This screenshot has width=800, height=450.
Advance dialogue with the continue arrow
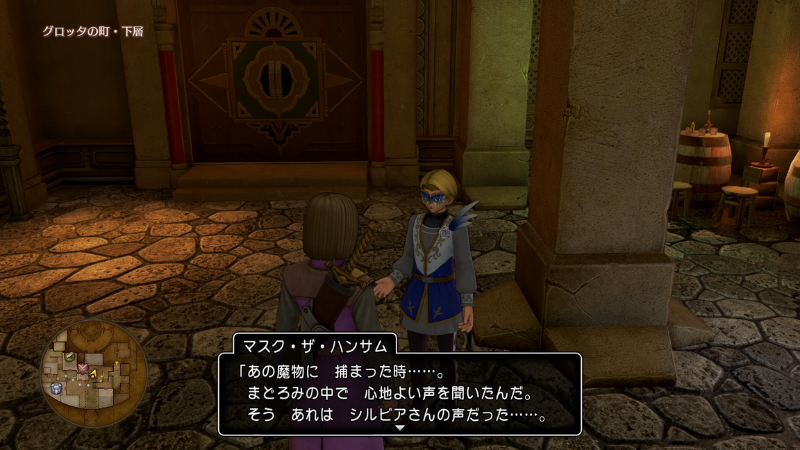[x=399, y=427]
